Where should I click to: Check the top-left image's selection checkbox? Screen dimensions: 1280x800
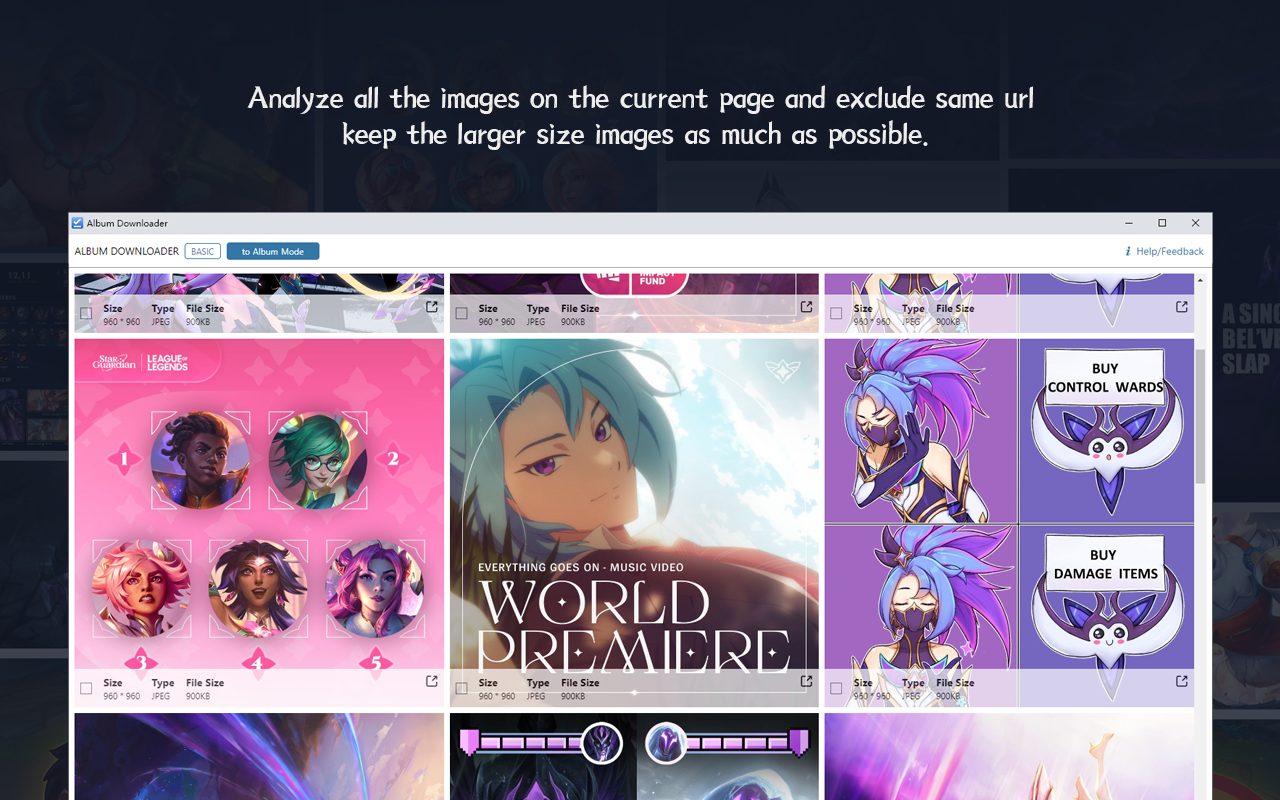(86, 312)
